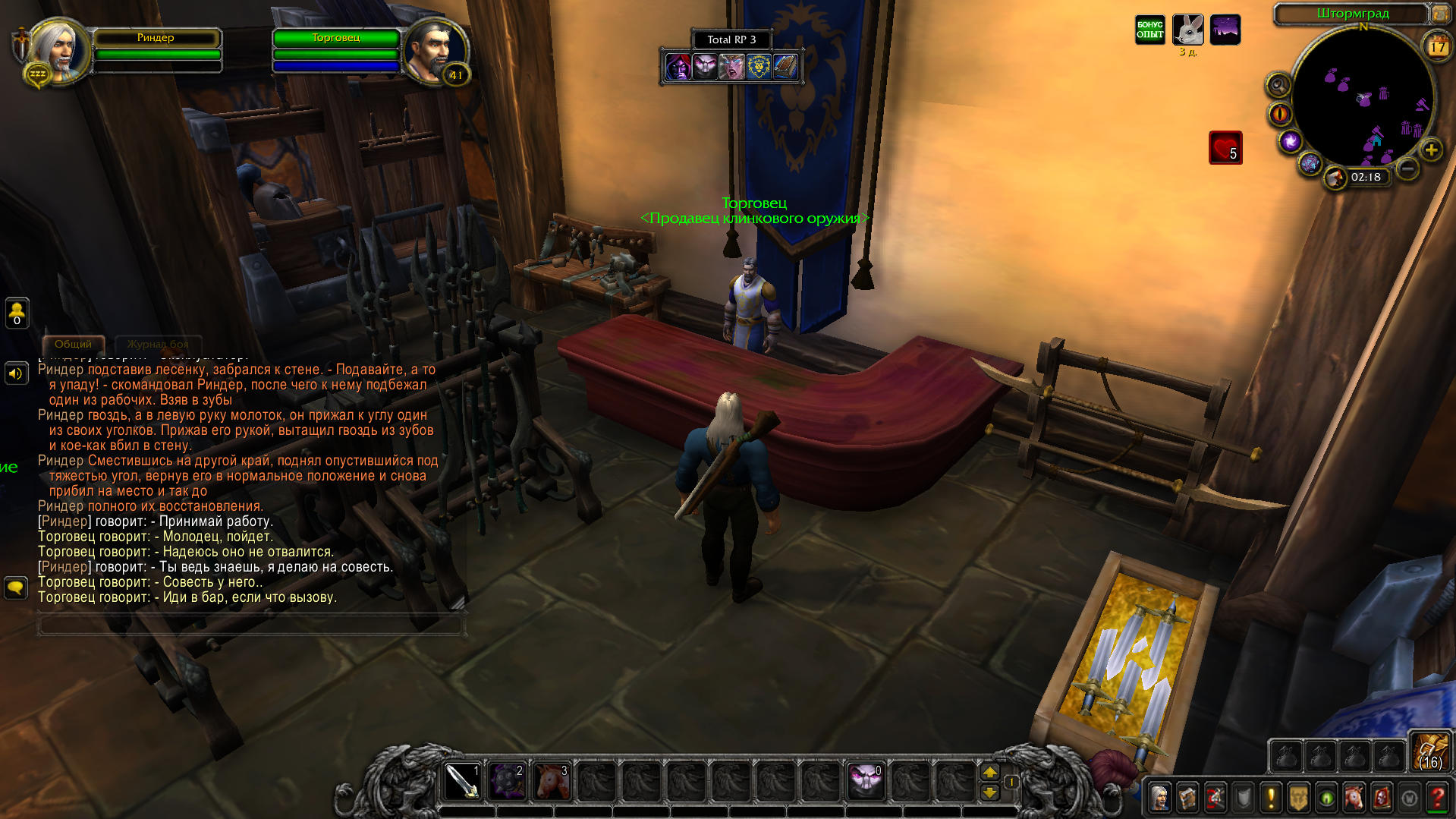Use the spiked mace ability in slot 2
The image size is (1456, 819).
pos(507,782)
